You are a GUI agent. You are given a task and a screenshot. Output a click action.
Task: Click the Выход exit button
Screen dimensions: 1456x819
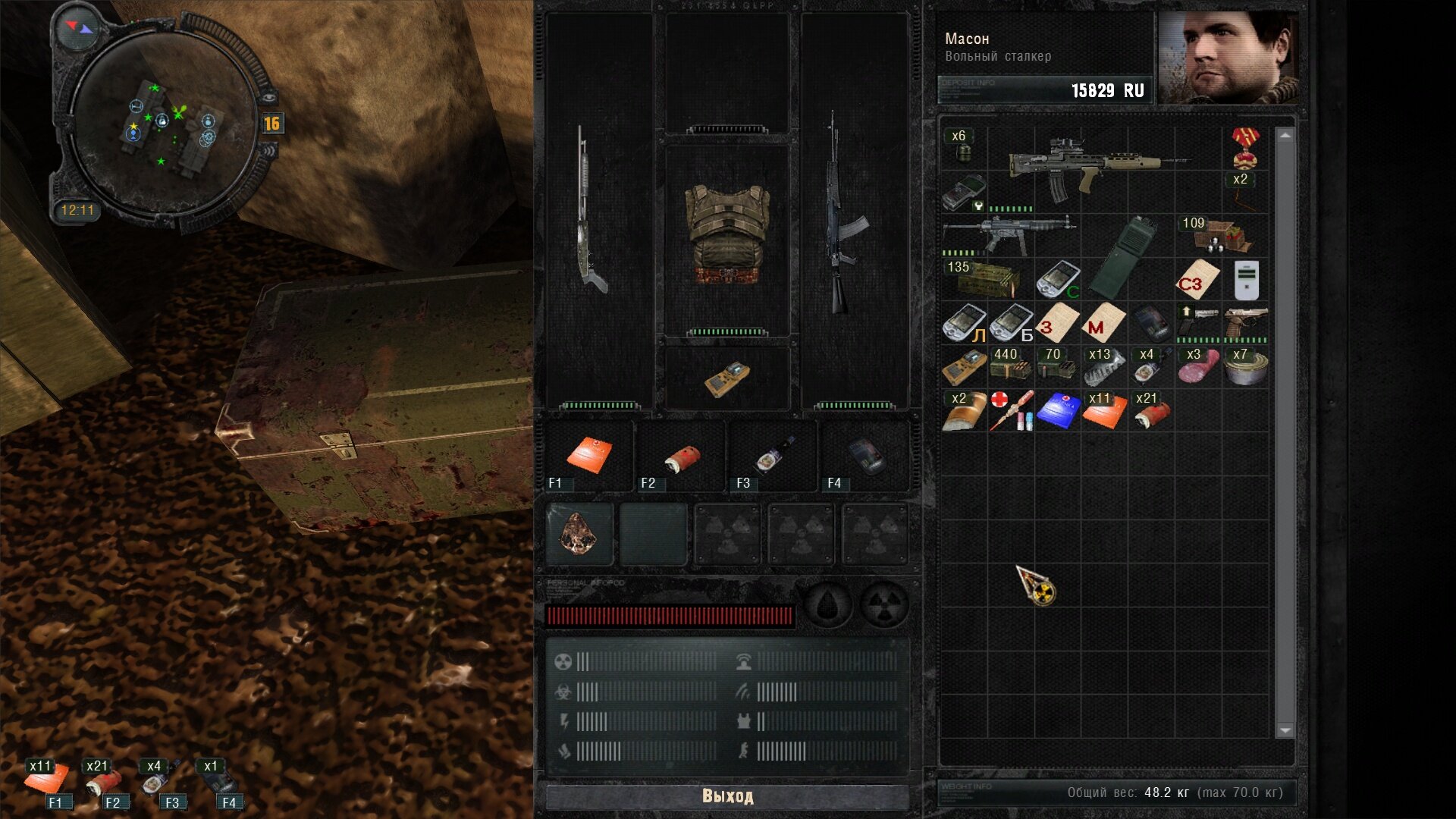726,796
